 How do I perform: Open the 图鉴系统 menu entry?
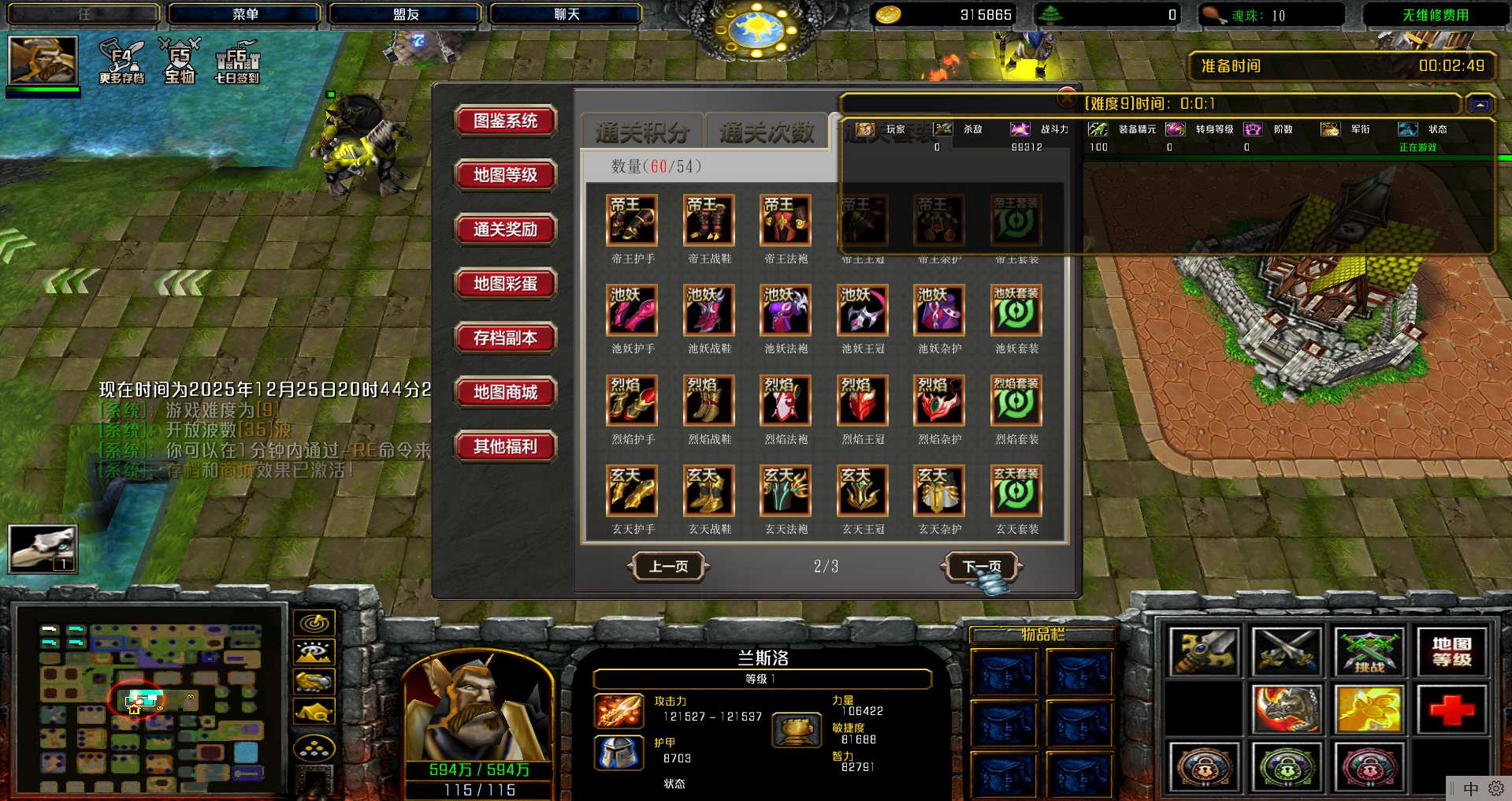(505, 121)
